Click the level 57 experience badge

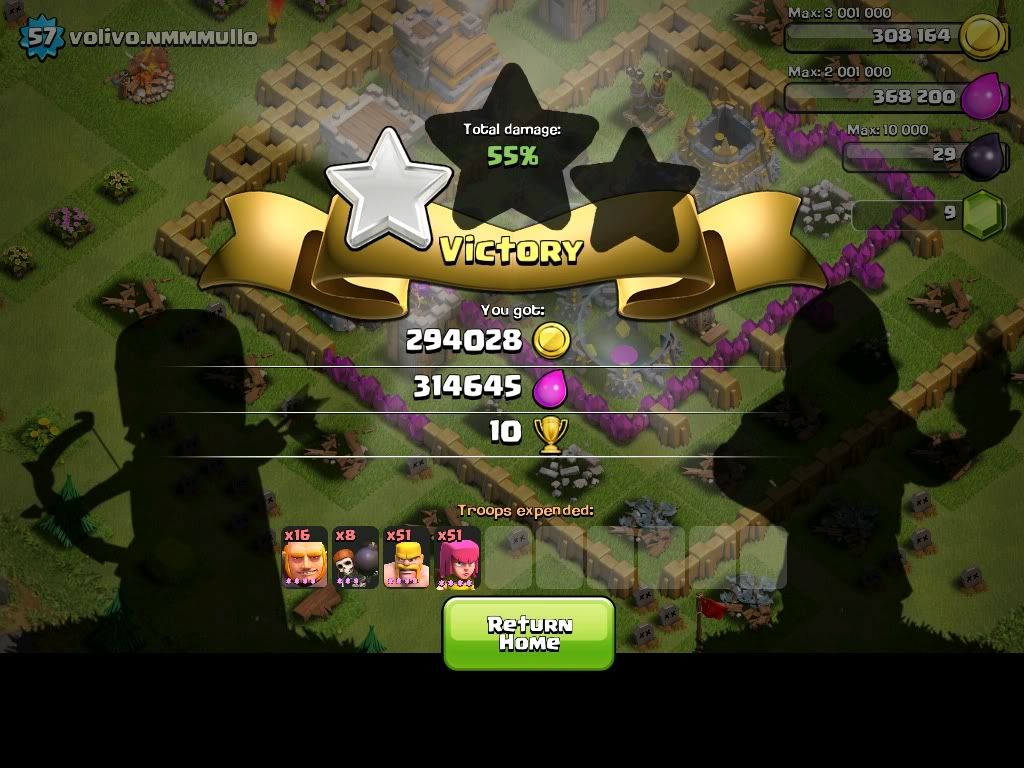pyautogui.click(x=41, y=37)
